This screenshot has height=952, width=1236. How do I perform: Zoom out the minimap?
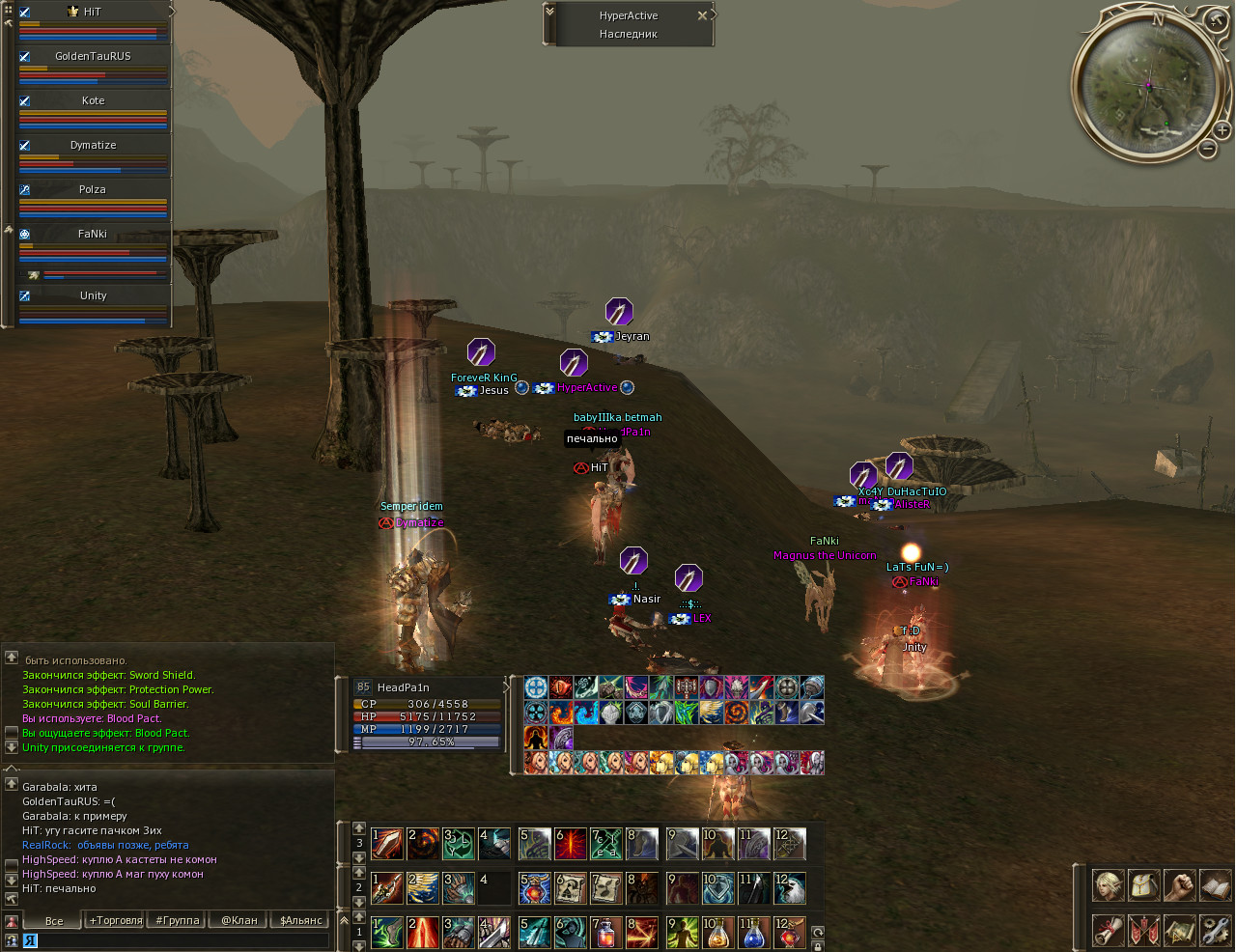[x=1207, y=149]
